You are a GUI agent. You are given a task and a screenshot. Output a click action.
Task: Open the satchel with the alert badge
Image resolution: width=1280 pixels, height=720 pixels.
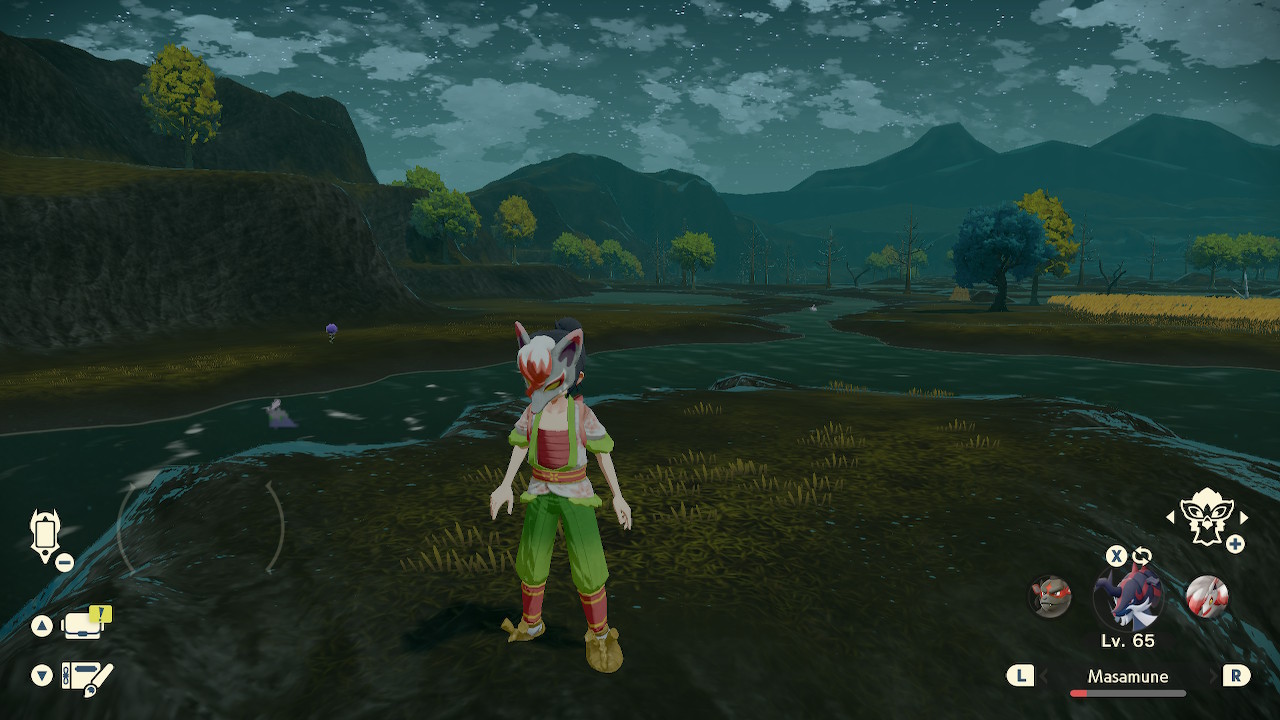[85, 625]
